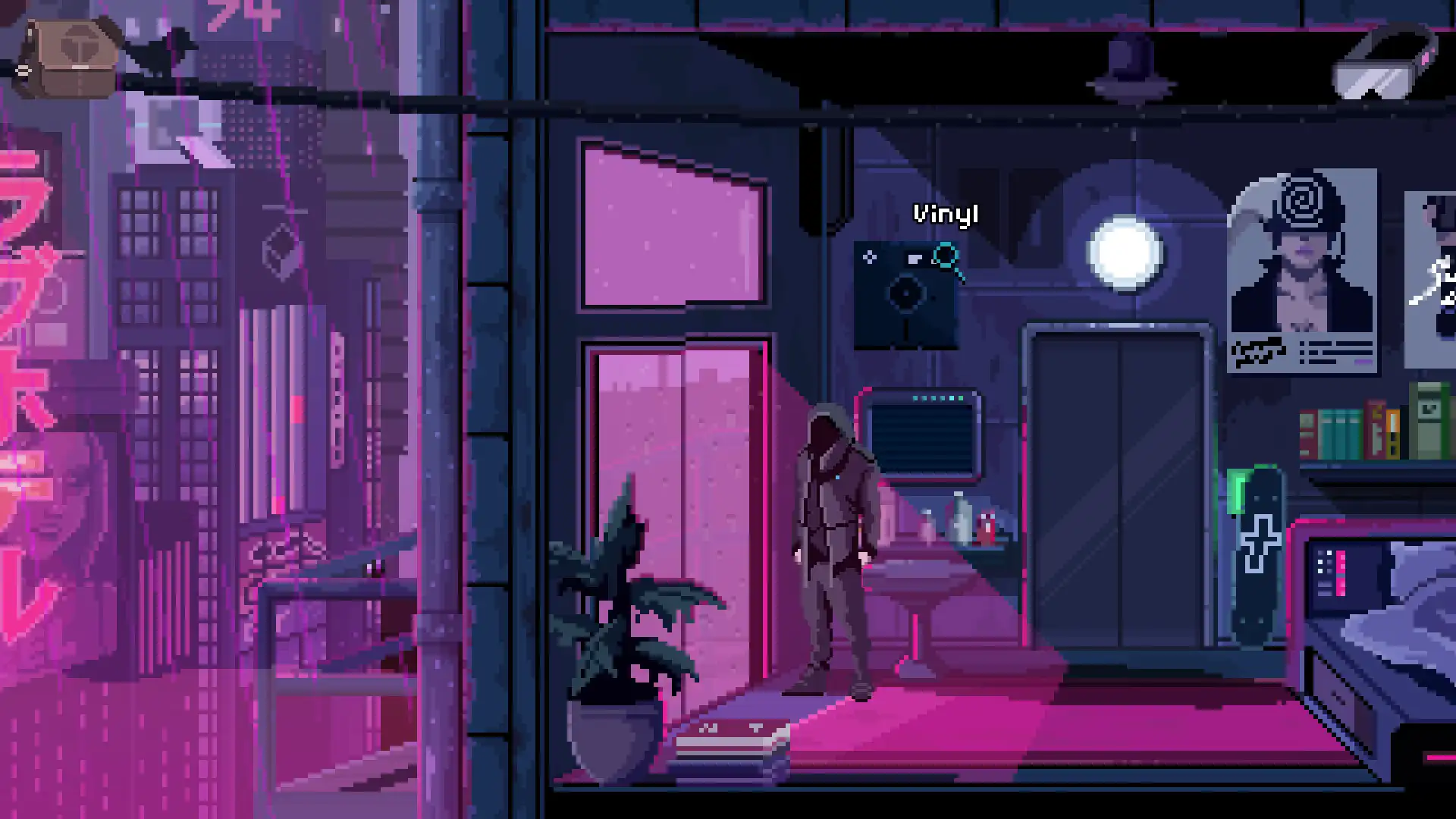Viewport: 1456px width, 819px height.
Task: Click the hooded character in the room
Action: (834, 546)
